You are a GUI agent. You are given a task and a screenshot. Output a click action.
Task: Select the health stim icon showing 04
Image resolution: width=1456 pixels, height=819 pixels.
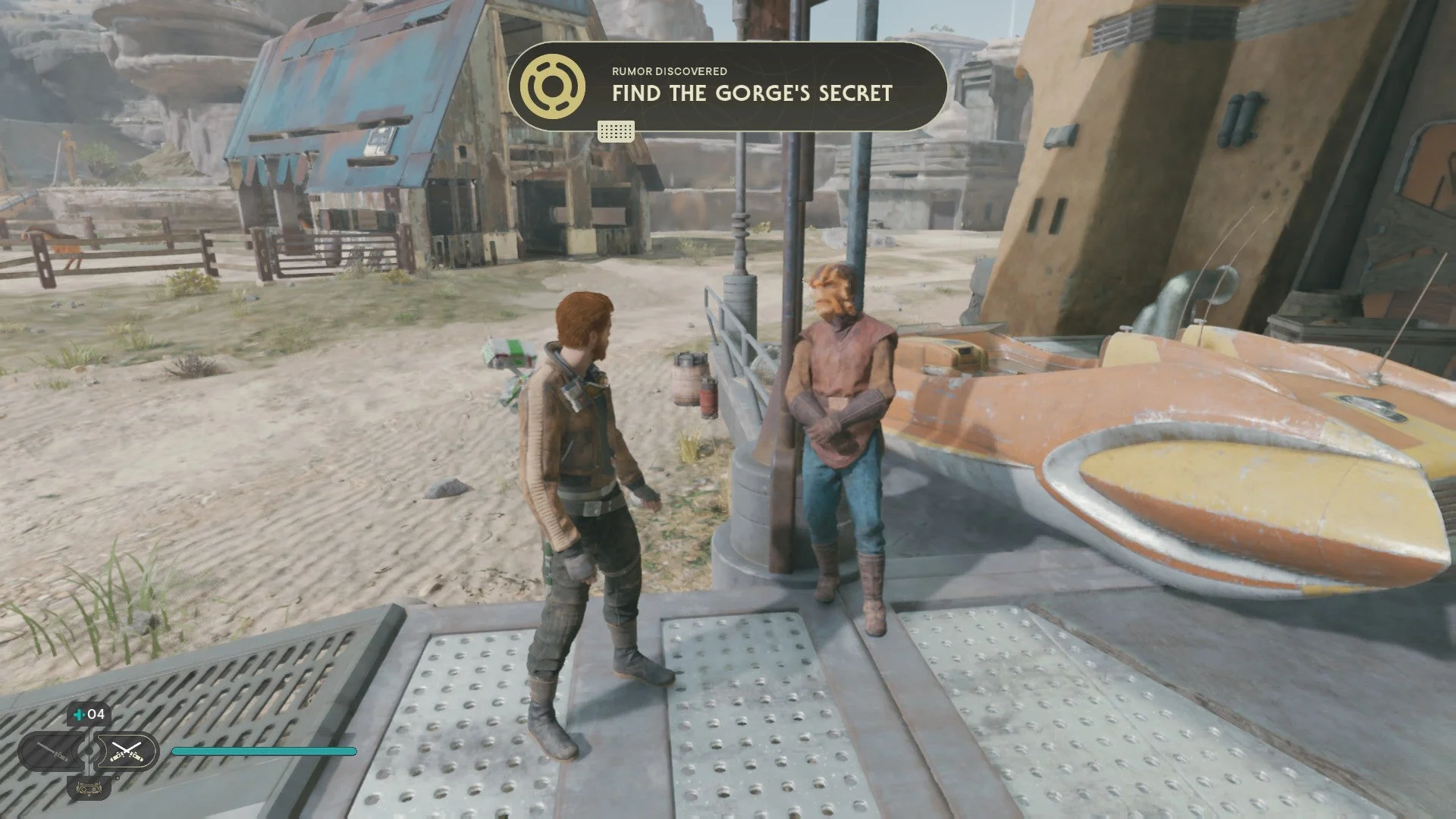click(x=89, y=714)
